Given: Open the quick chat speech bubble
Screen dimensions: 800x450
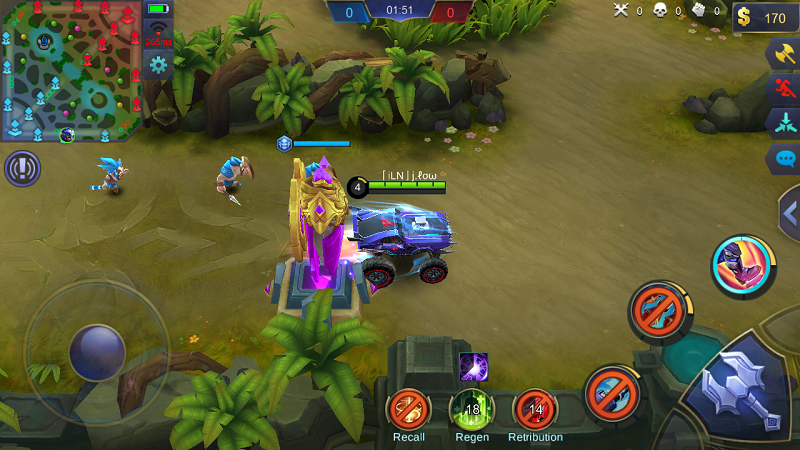Looking at the screenshot, I should tap(783, 159).
